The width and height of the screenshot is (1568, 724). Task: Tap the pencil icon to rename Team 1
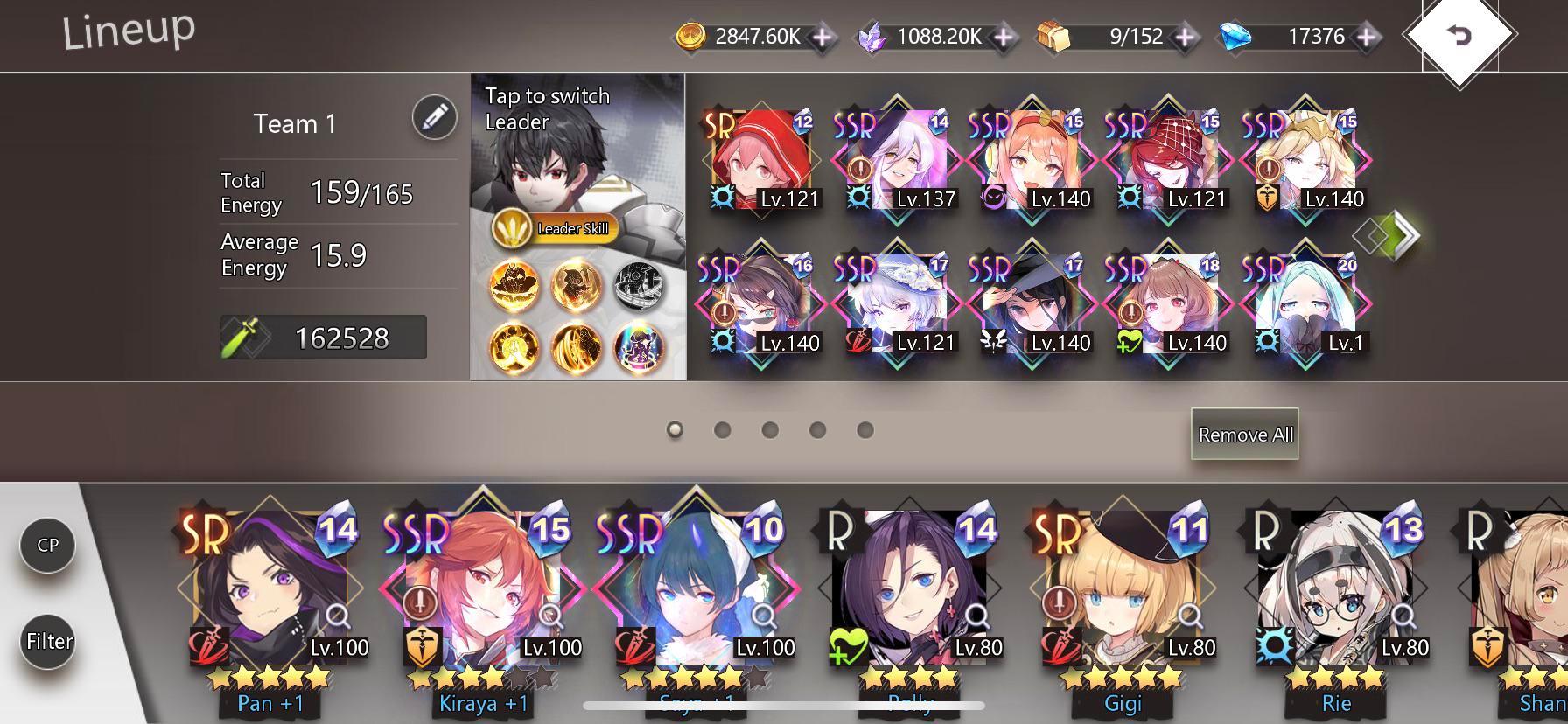coord(432,119)
